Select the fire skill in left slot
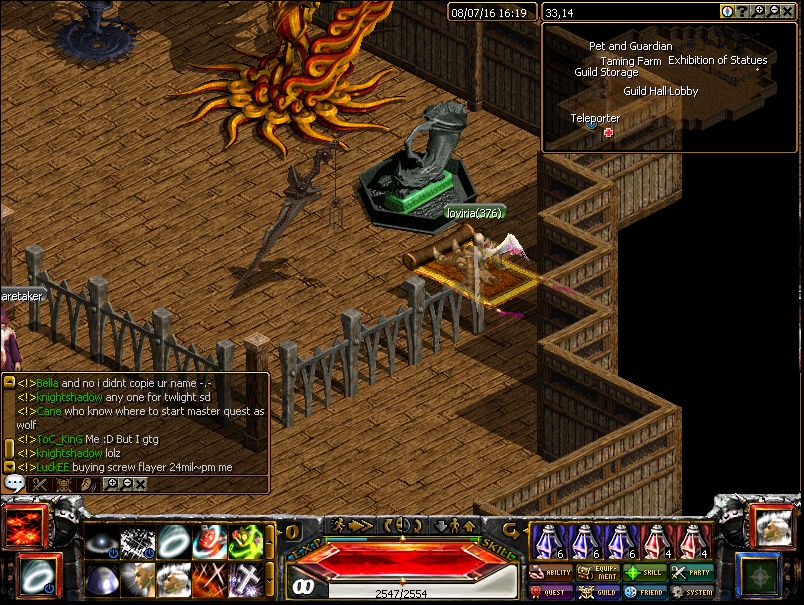The image size is (804, 605). coord(21,528)
